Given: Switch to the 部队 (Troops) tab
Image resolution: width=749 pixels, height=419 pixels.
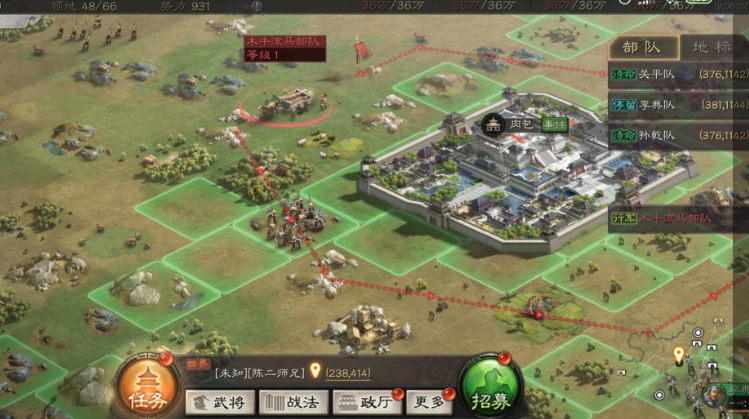Looking at the screenshot, I should point(643,47).
